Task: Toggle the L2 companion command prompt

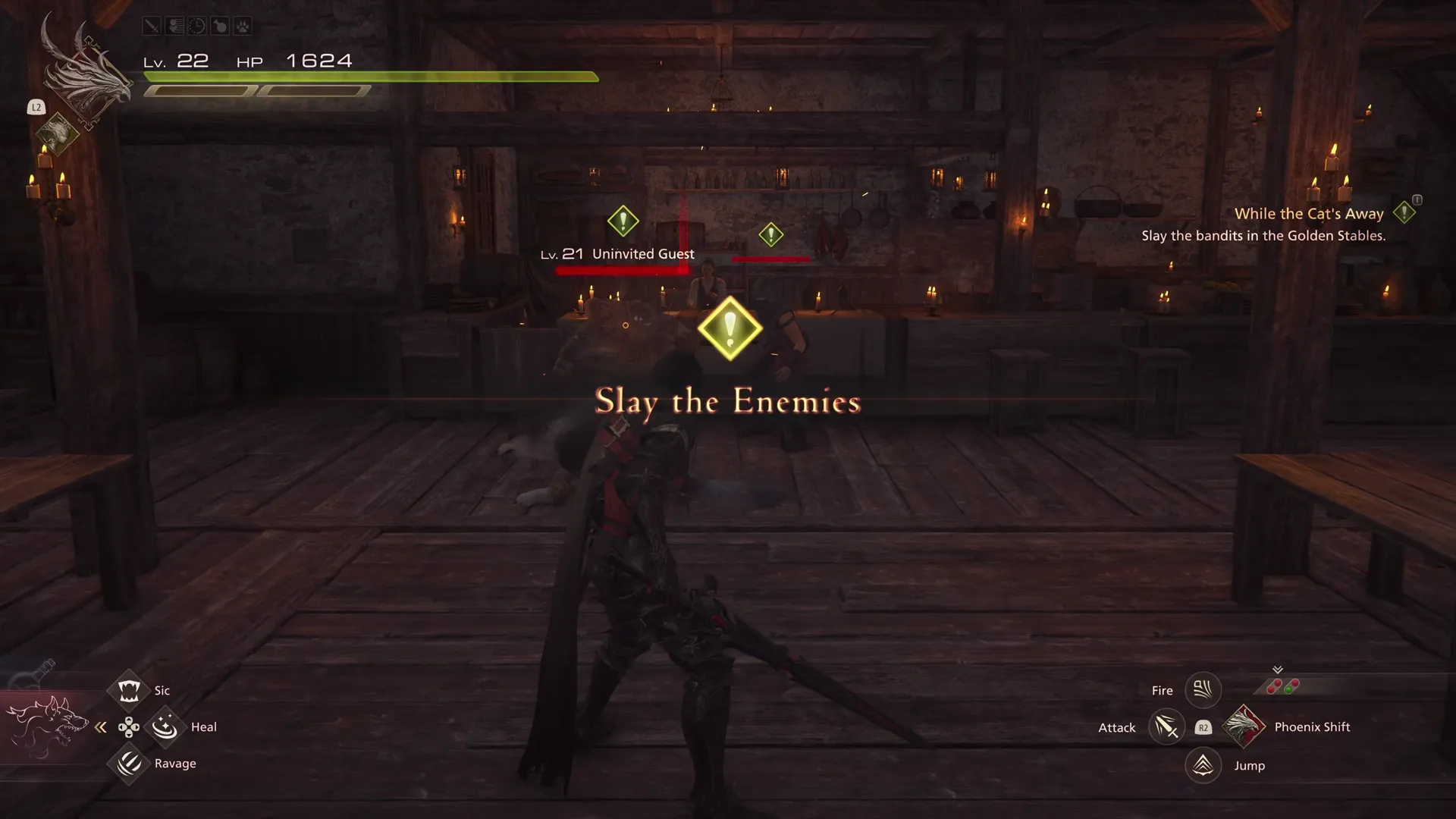Action: click(x=36, y=107)
